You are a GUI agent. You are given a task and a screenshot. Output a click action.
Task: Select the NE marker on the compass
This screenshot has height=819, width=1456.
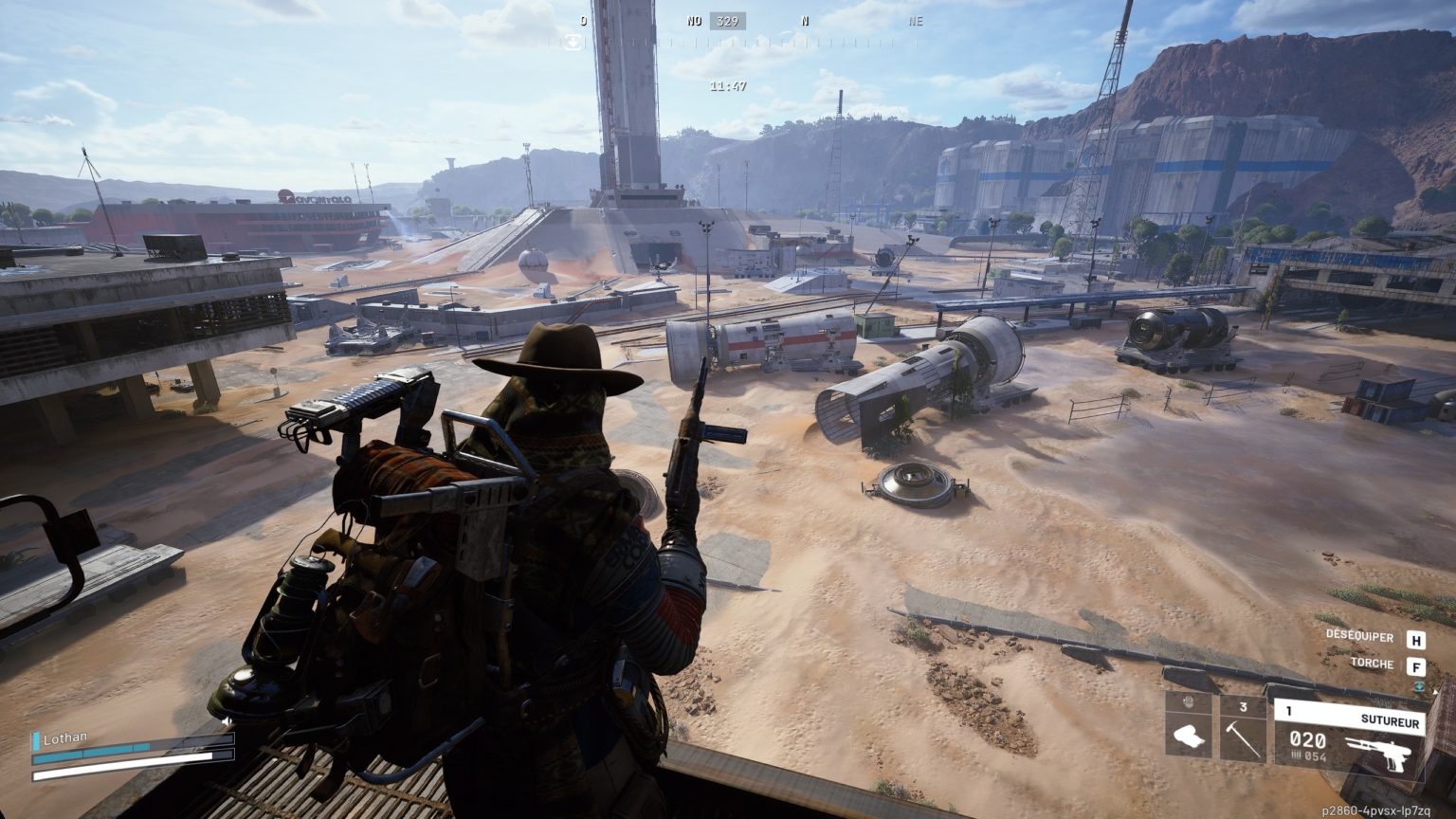pos(914,19)
